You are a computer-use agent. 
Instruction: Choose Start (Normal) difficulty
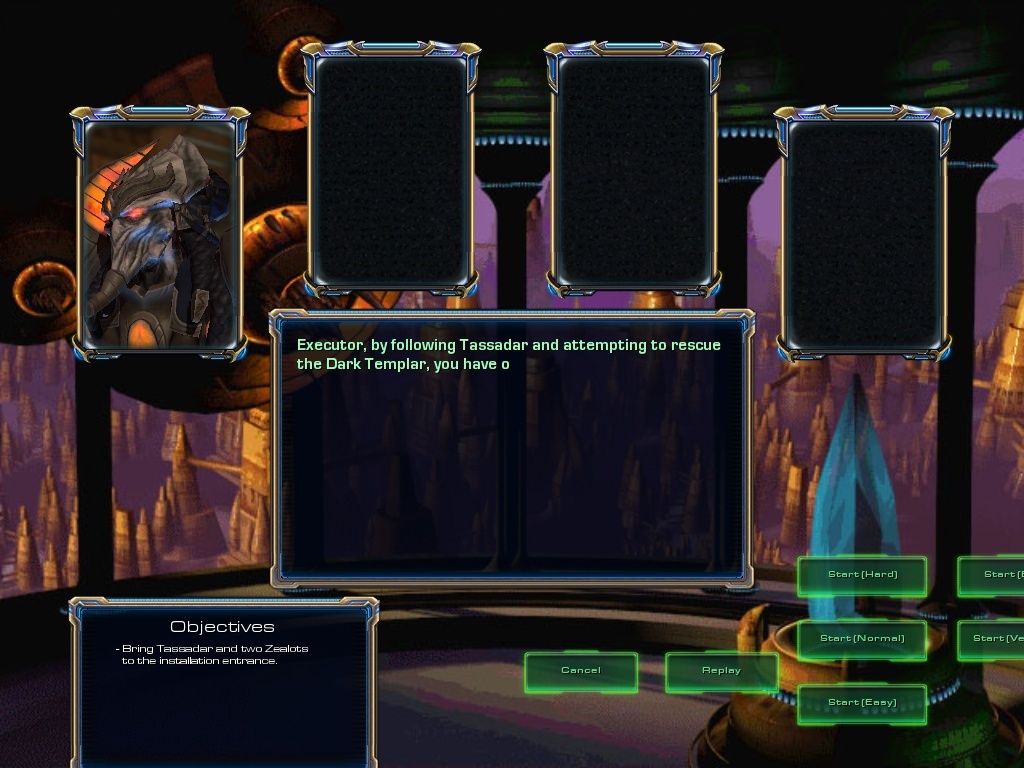pos(862,639)
